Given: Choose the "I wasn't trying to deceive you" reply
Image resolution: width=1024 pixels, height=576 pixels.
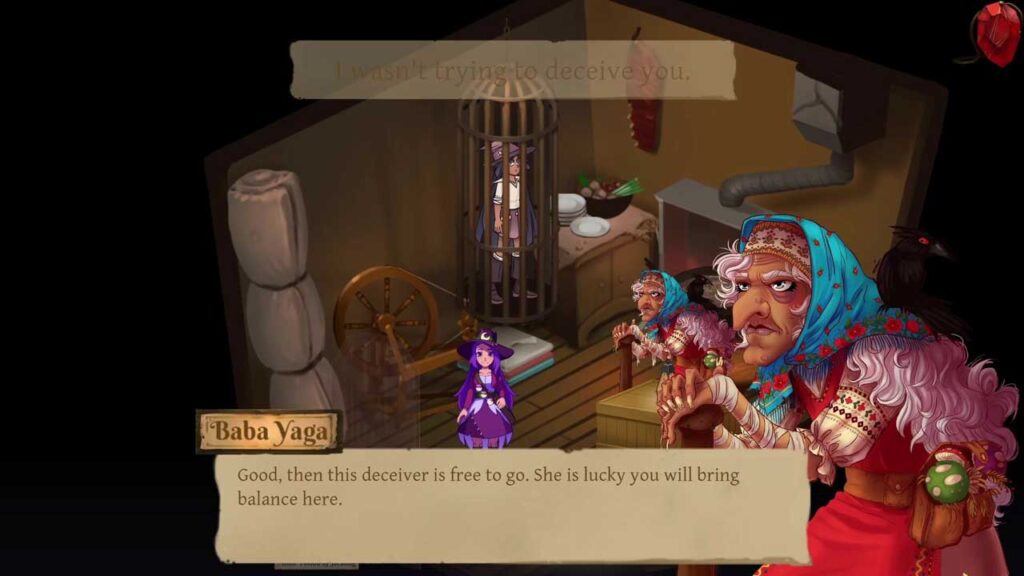Looking at the screenshot, I should pos(512,71).
